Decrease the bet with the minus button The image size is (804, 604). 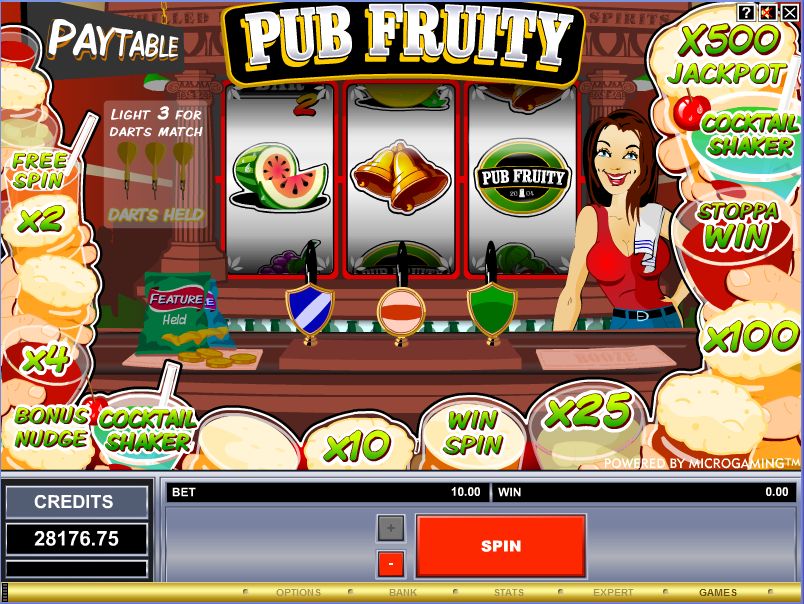(390, 564)
